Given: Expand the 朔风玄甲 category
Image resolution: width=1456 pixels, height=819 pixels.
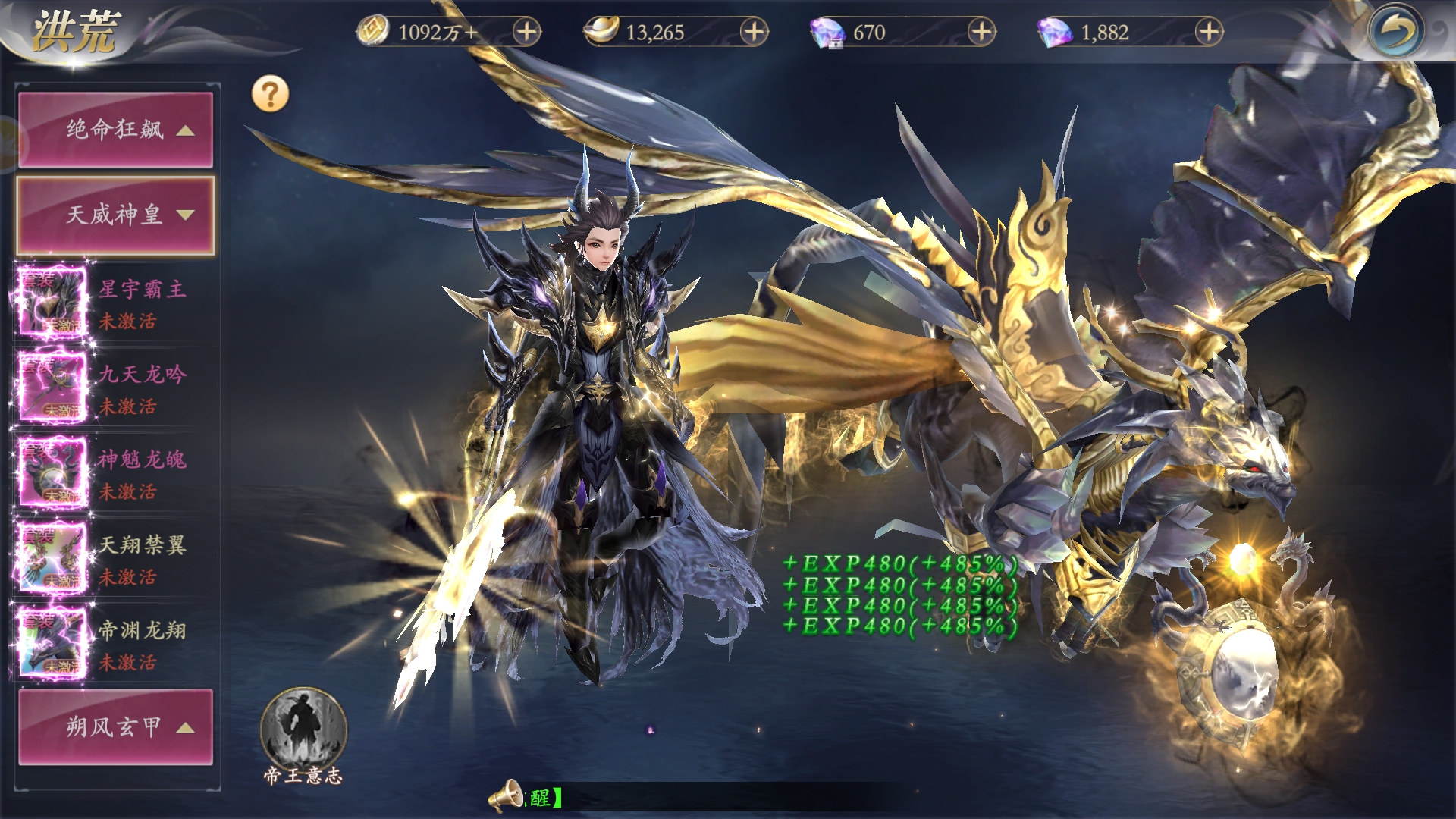Looking at the screenshot, I should 115,727.
